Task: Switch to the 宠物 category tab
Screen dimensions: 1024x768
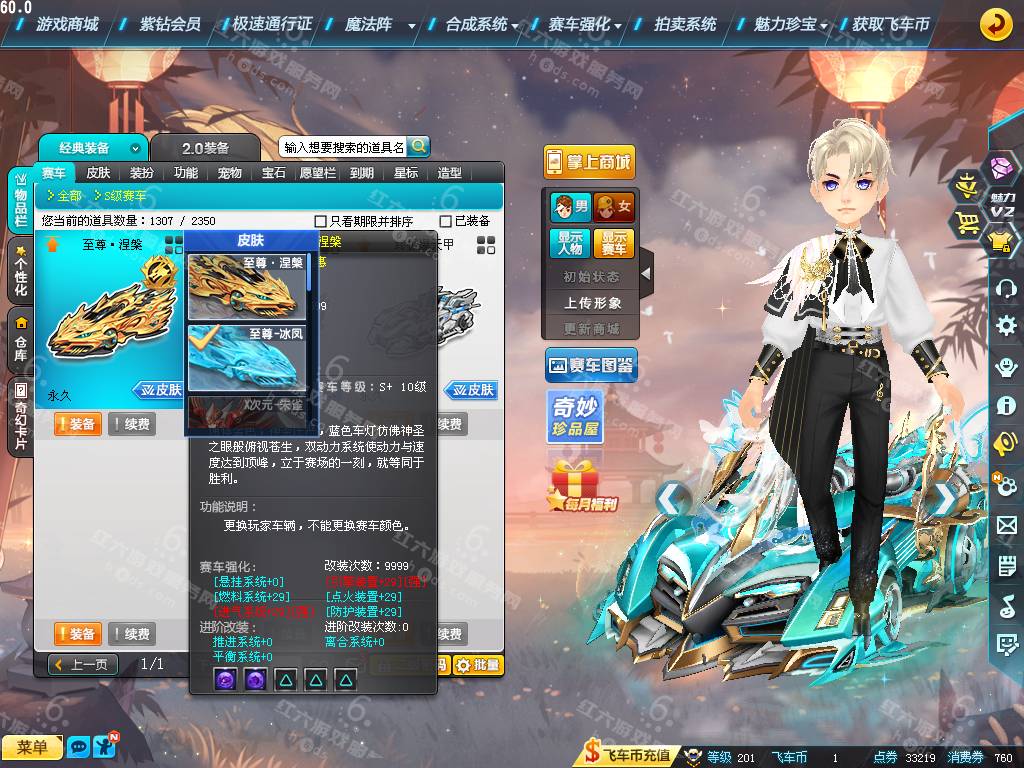Action: pyautogui.click(x=229, y=173)
